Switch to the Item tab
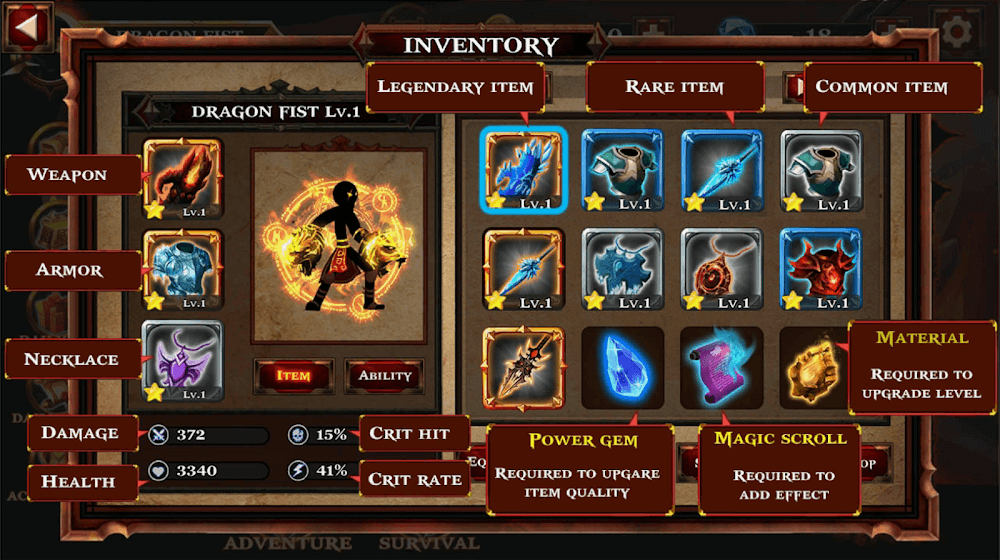 point(293,376)
